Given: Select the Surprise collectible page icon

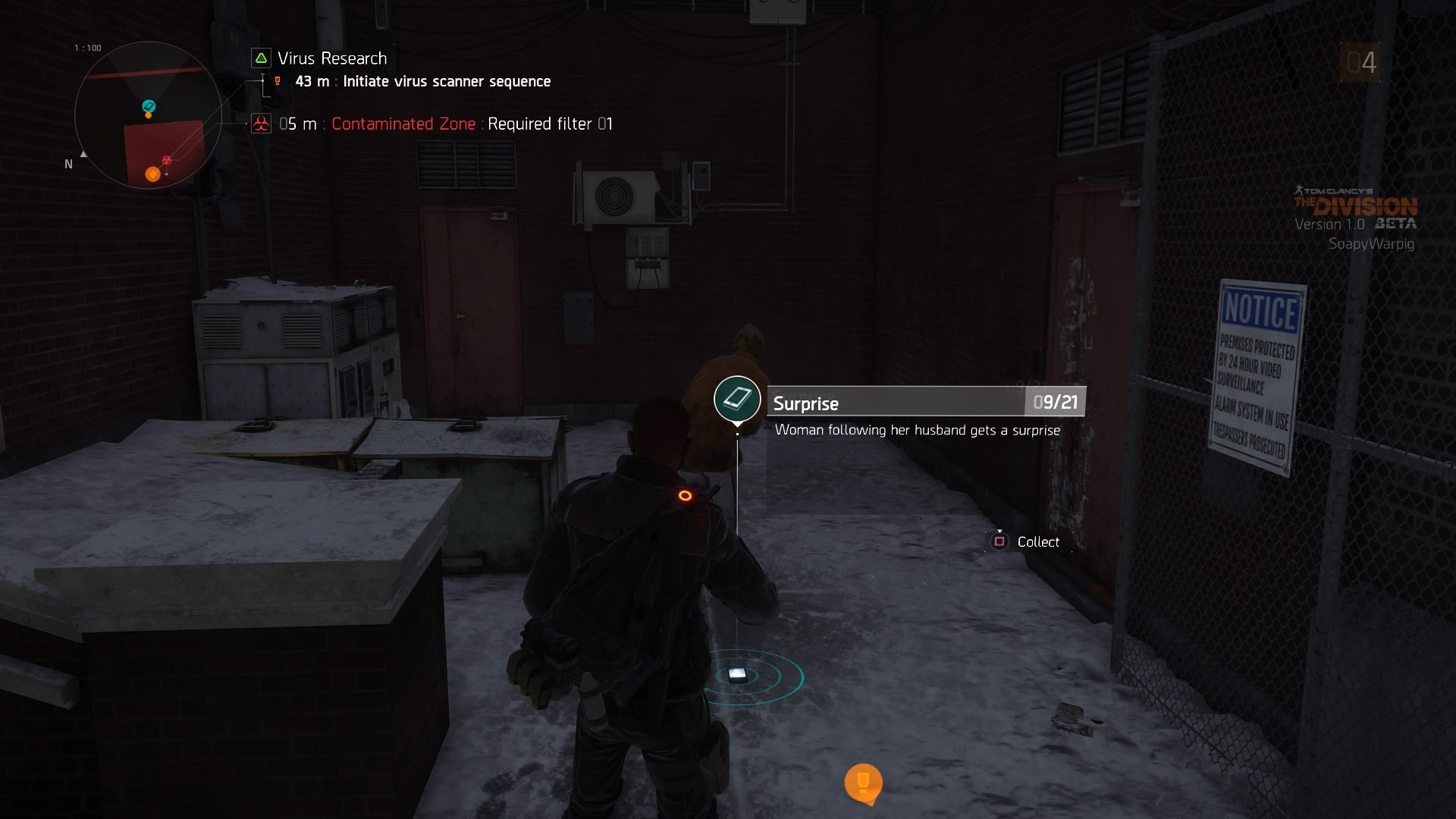Looking at the screenshot, I should (x=737, y=399).
